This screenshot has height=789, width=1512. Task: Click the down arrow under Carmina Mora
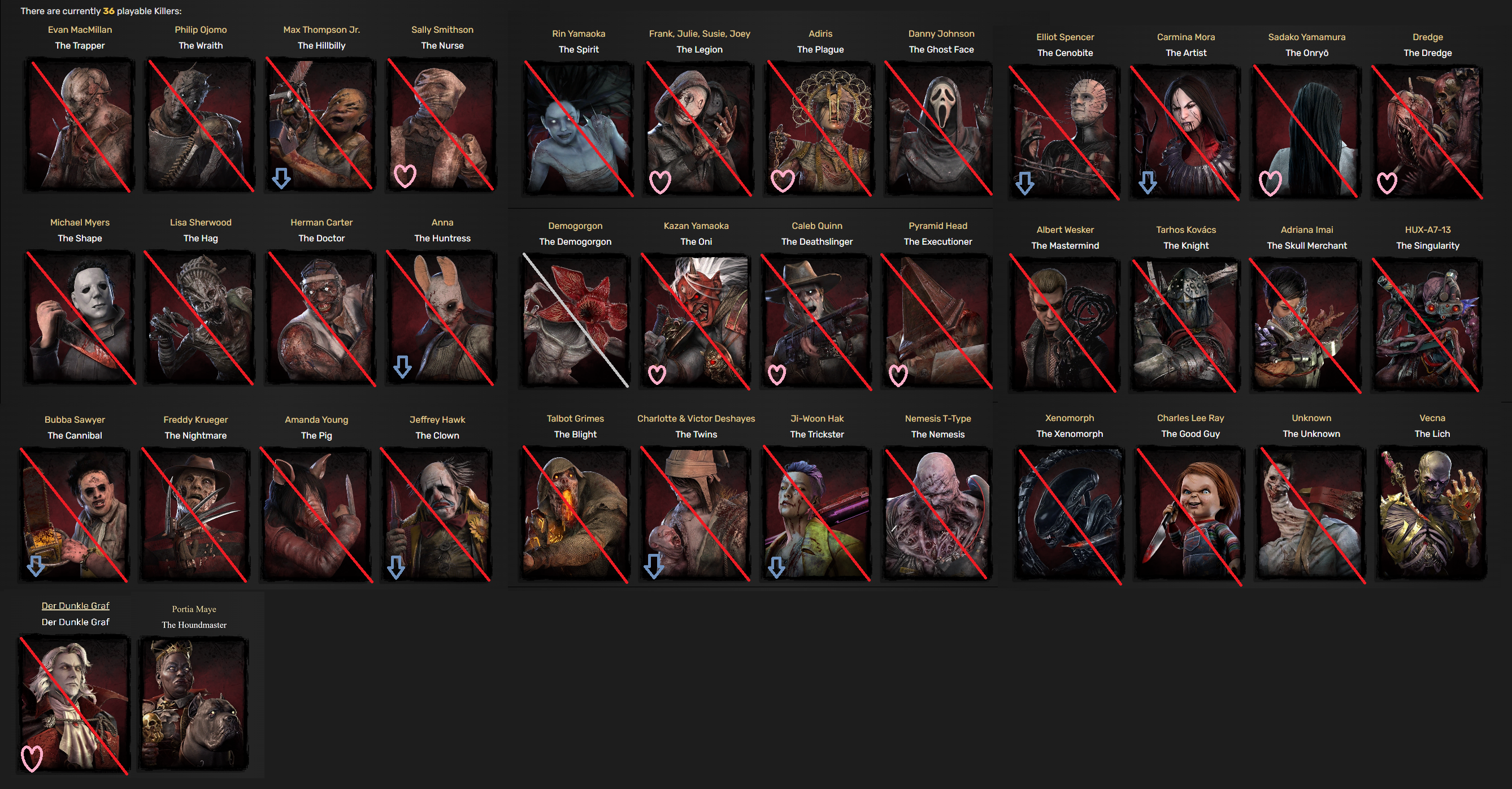tap(1148, 182)
